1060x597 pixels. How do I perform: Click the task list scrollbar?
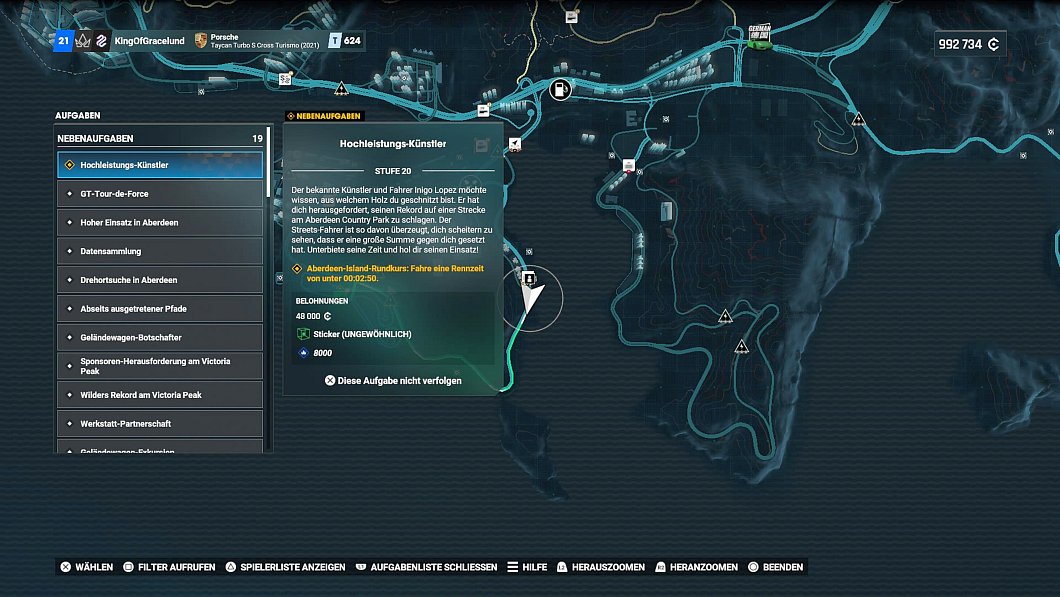[268, 170]
